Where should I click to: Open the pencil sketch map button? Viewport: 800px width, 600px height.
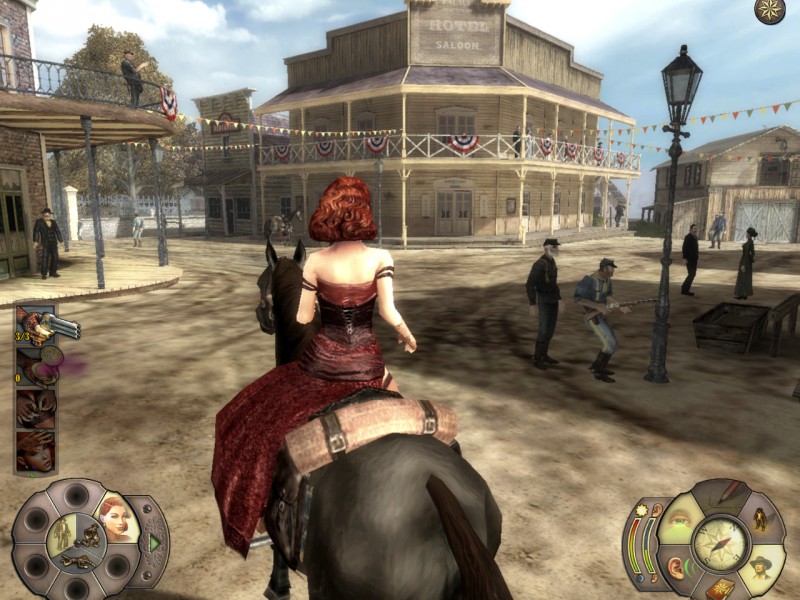[x=730, y=495]
